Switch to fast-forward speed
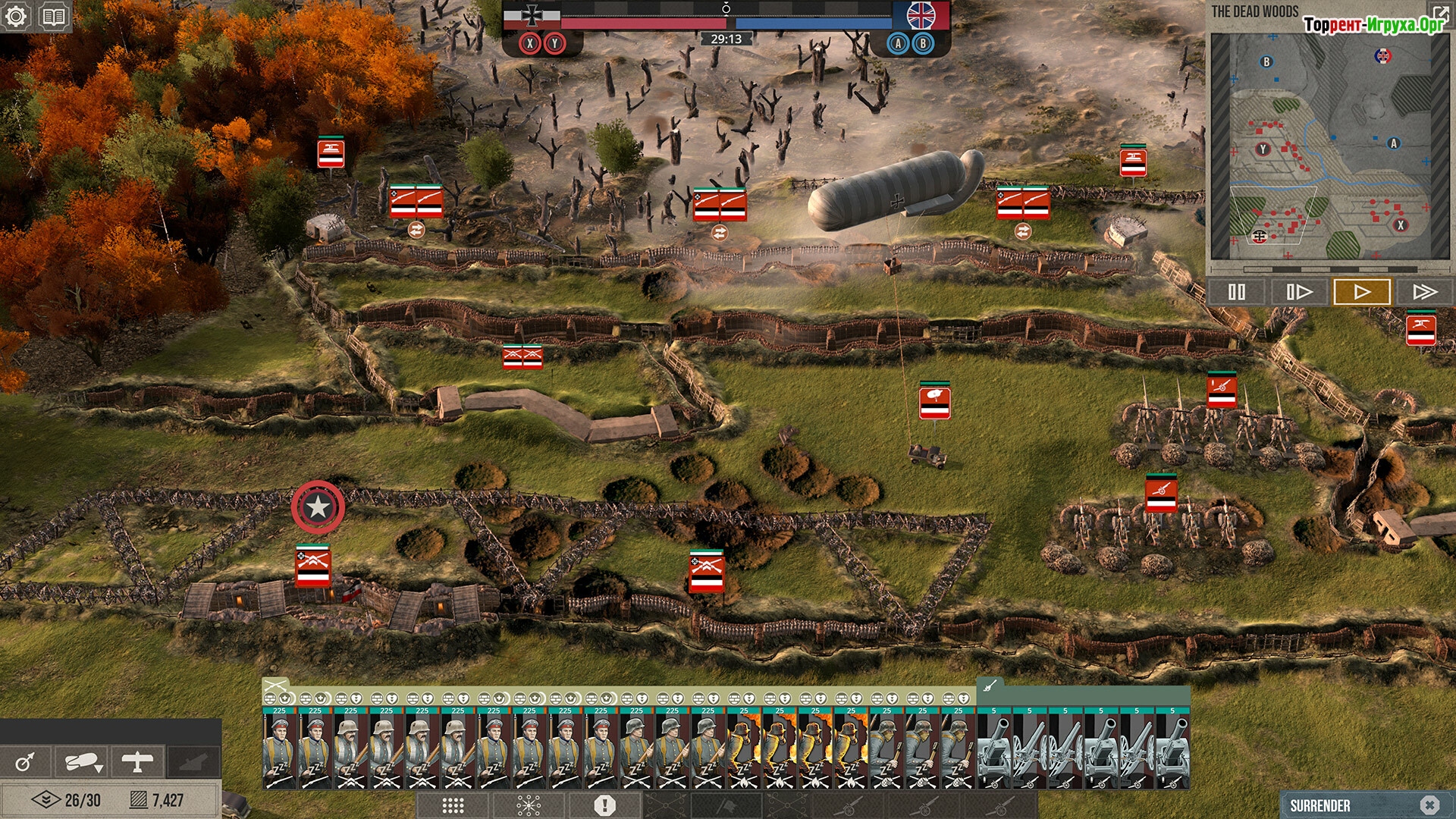 coord(1424,292)
